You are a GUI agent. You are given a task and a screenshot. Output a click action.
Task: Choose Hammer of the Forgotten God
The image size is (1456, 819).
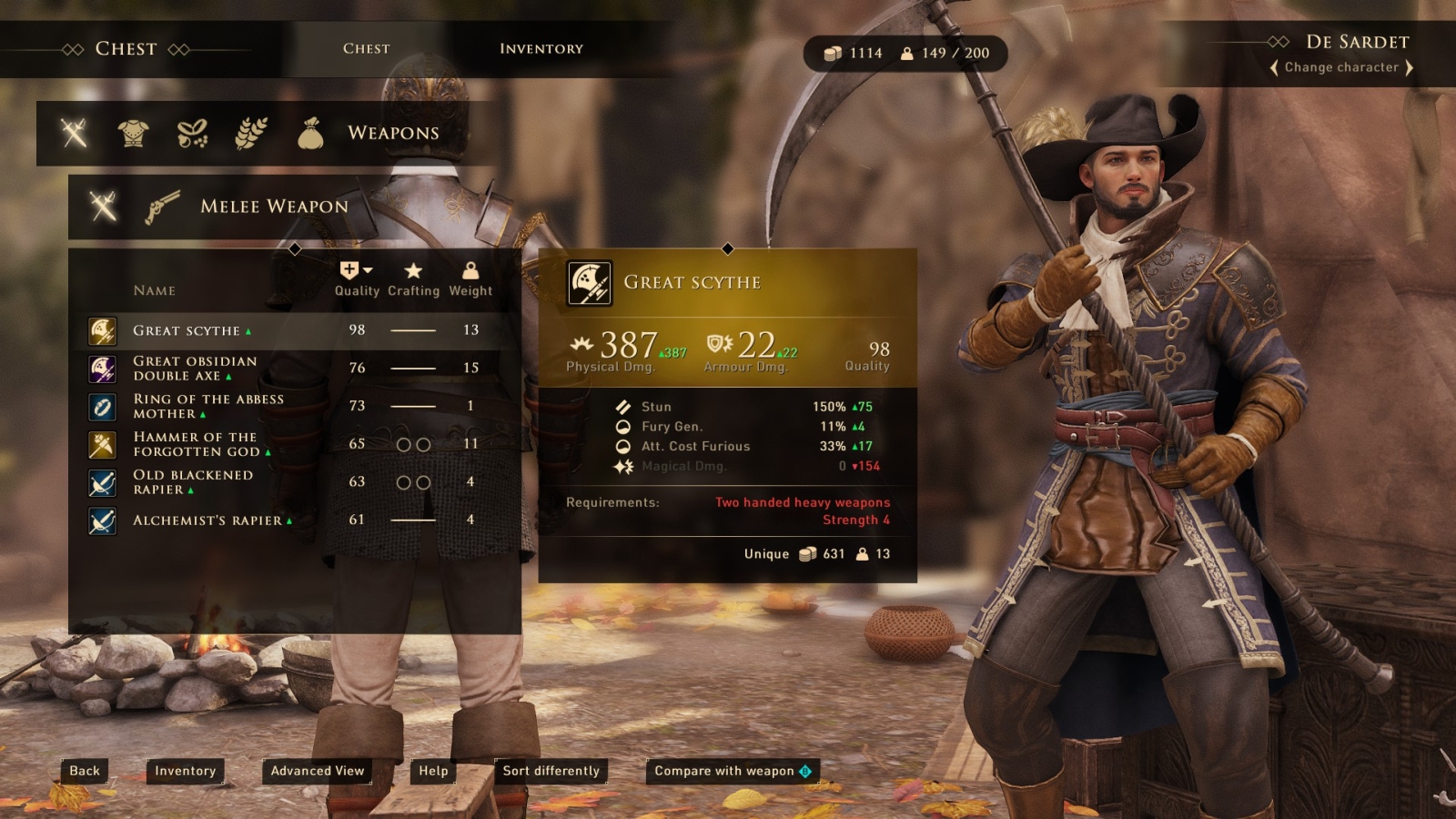click(195, 444)
